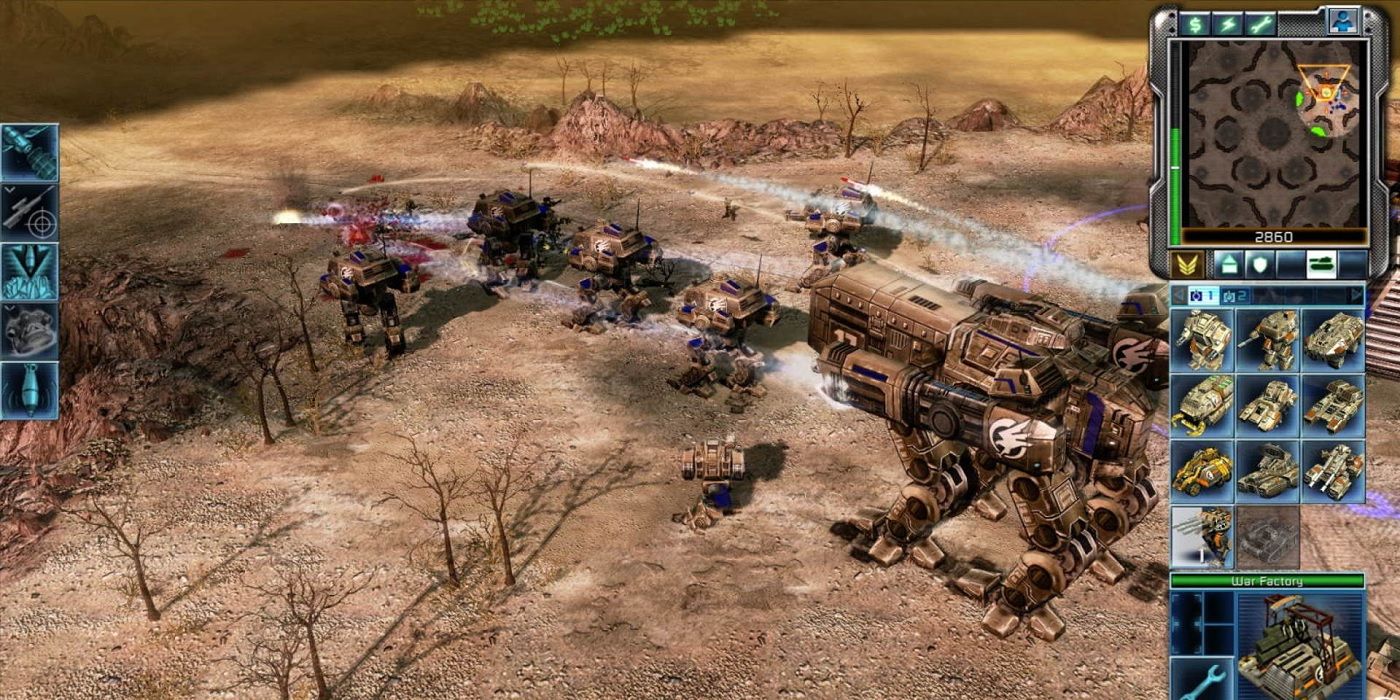Select the sniper rifle crosshair power
Viewport: 1400px width, 700px height.
pyautogui.click(x=29, y=211)
